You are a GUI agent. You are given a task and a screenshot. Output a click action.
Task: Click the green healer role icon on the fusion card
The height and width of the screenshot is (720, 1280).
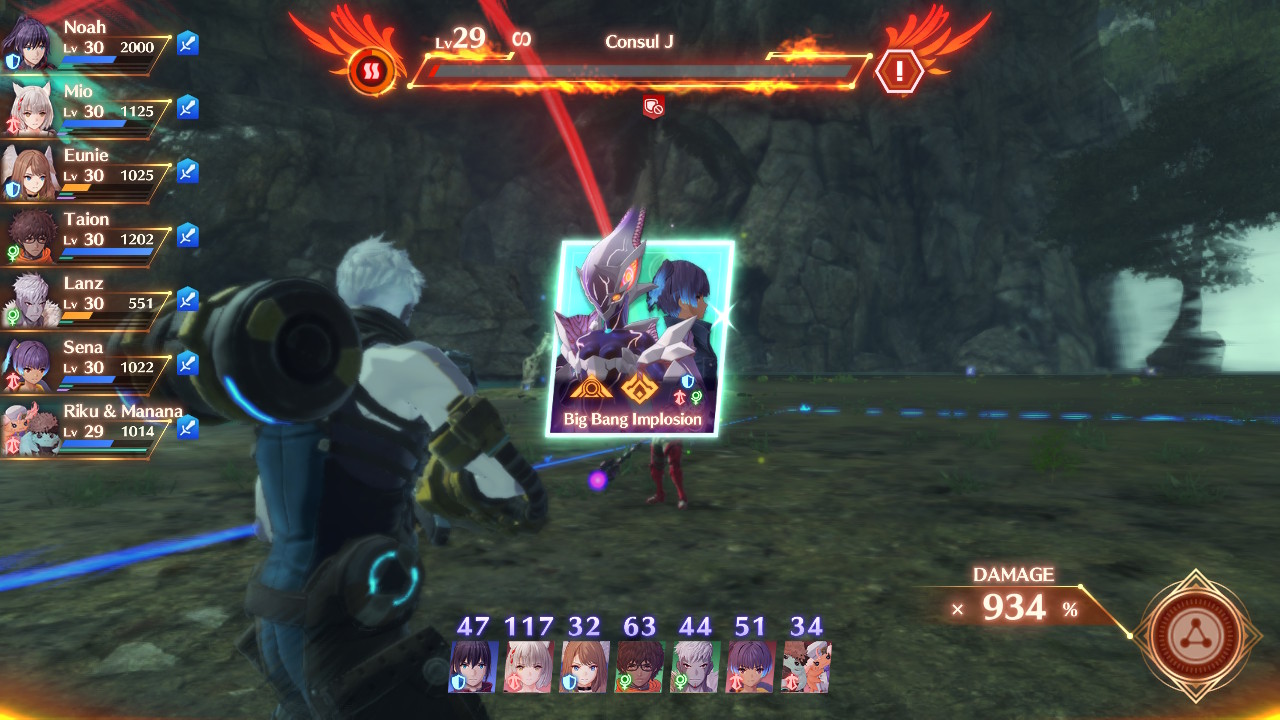coord(696,397)
